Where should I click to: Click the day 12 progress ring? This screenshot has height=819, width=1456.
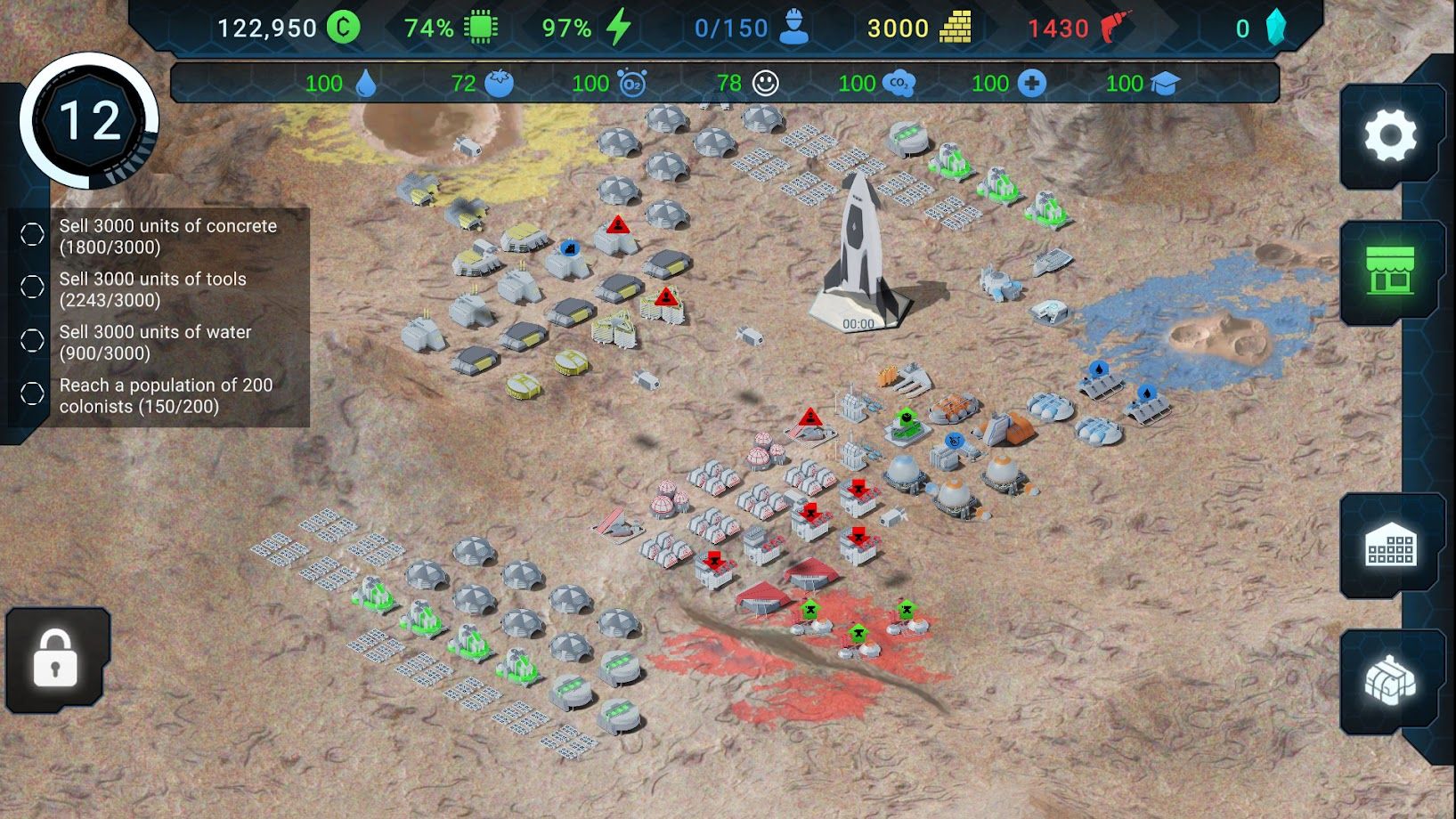(89, 120)
